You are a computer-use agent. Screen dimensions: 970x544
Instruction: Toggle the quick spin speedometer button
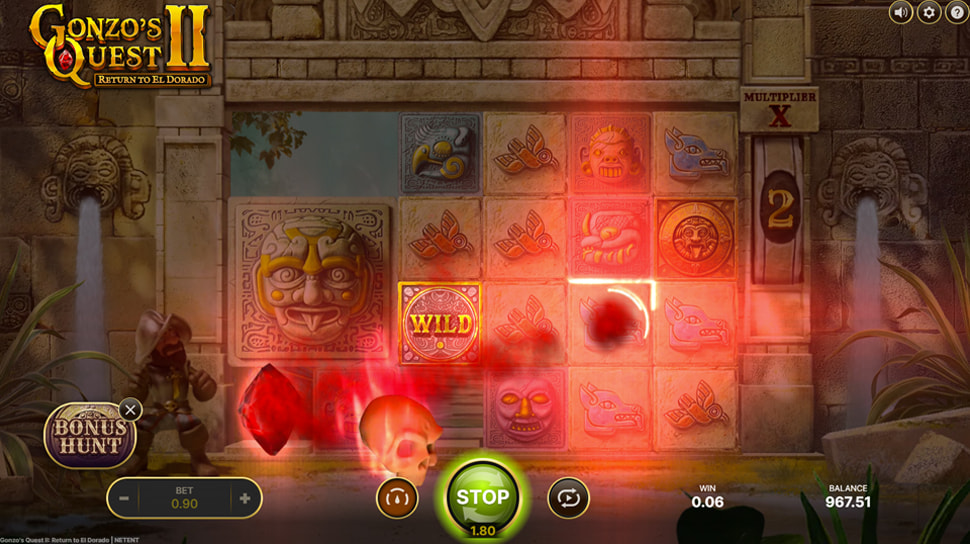click(397, 497)
